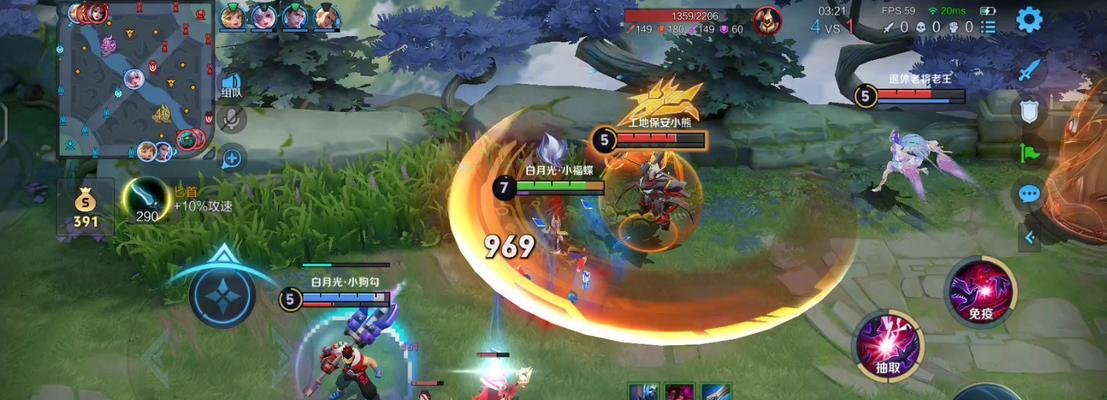Tap the blue plus chat button
Viewport: 1107px width, 400px height.
tap(232, 156)
